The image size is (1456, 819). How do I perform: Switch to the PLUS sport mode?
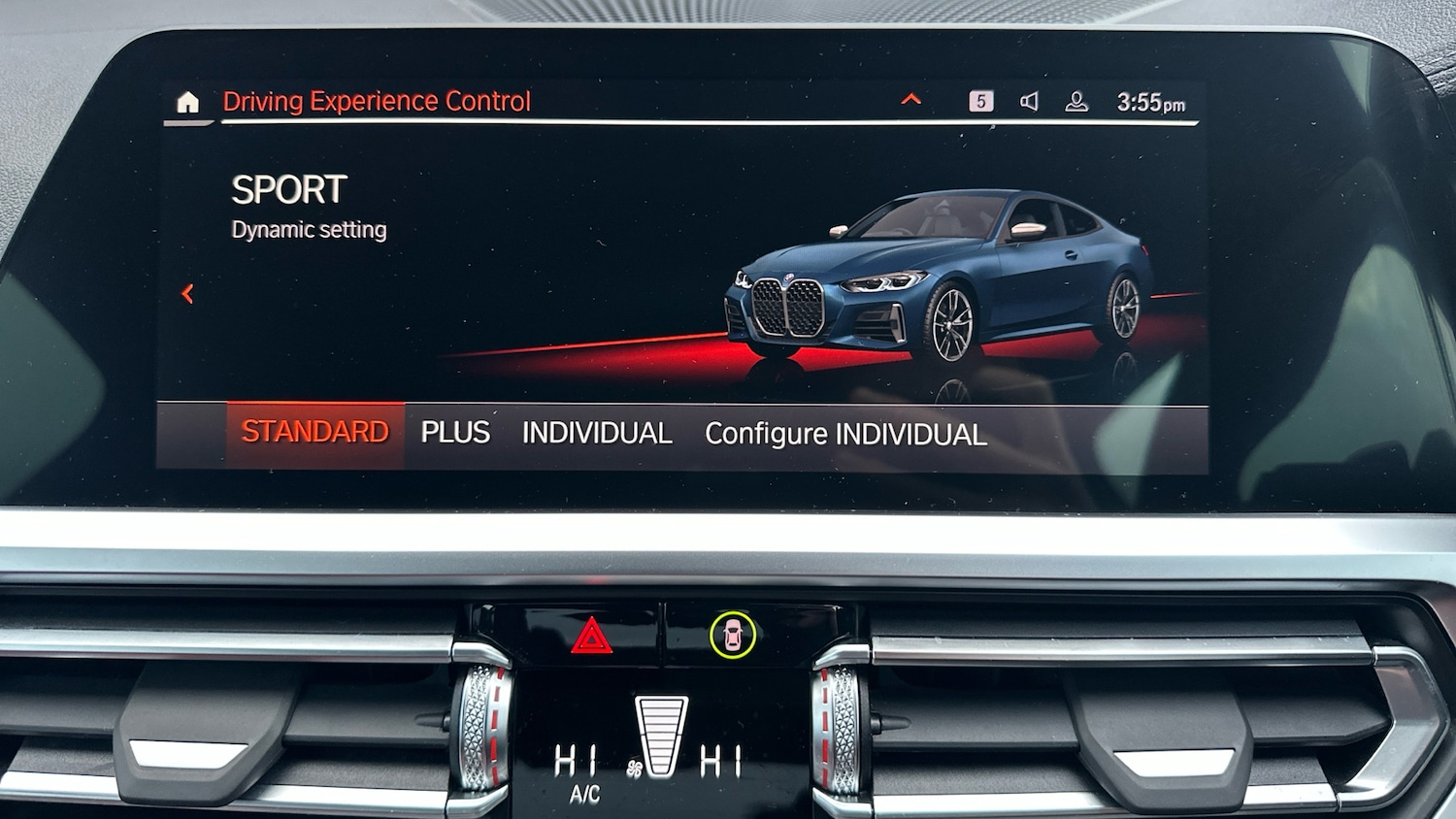[455, 433]
